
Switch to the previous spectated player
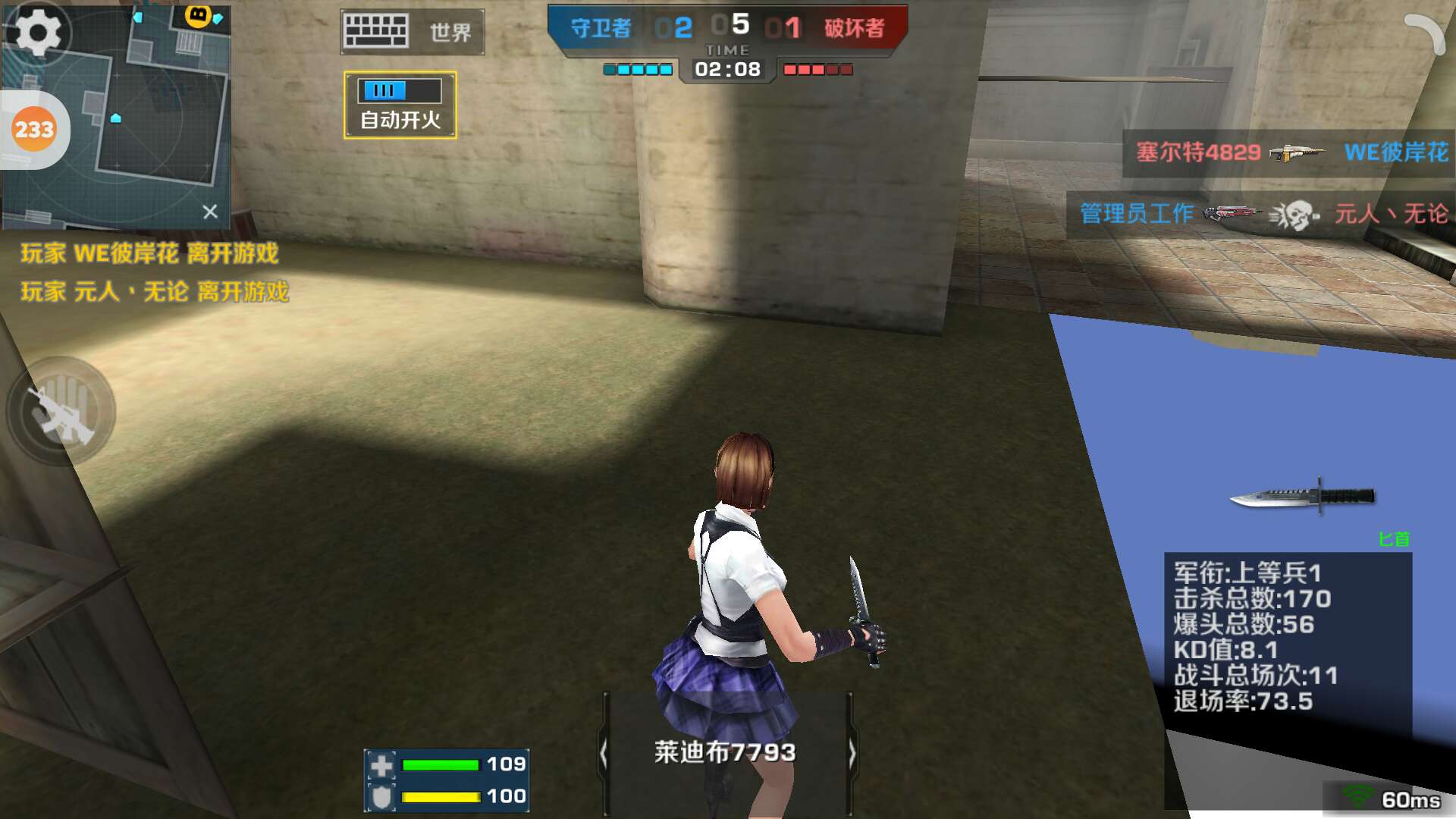coord(604,754)
